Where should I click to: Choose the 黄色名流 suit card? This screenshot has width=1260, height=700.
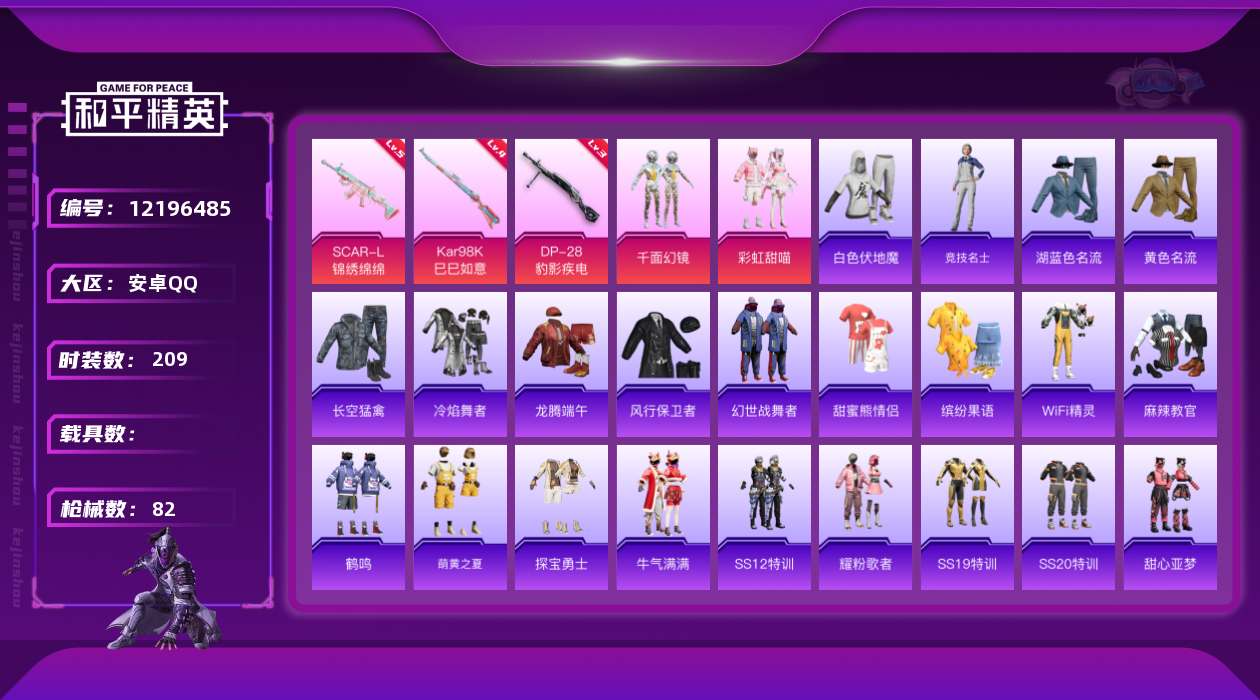1170,211
